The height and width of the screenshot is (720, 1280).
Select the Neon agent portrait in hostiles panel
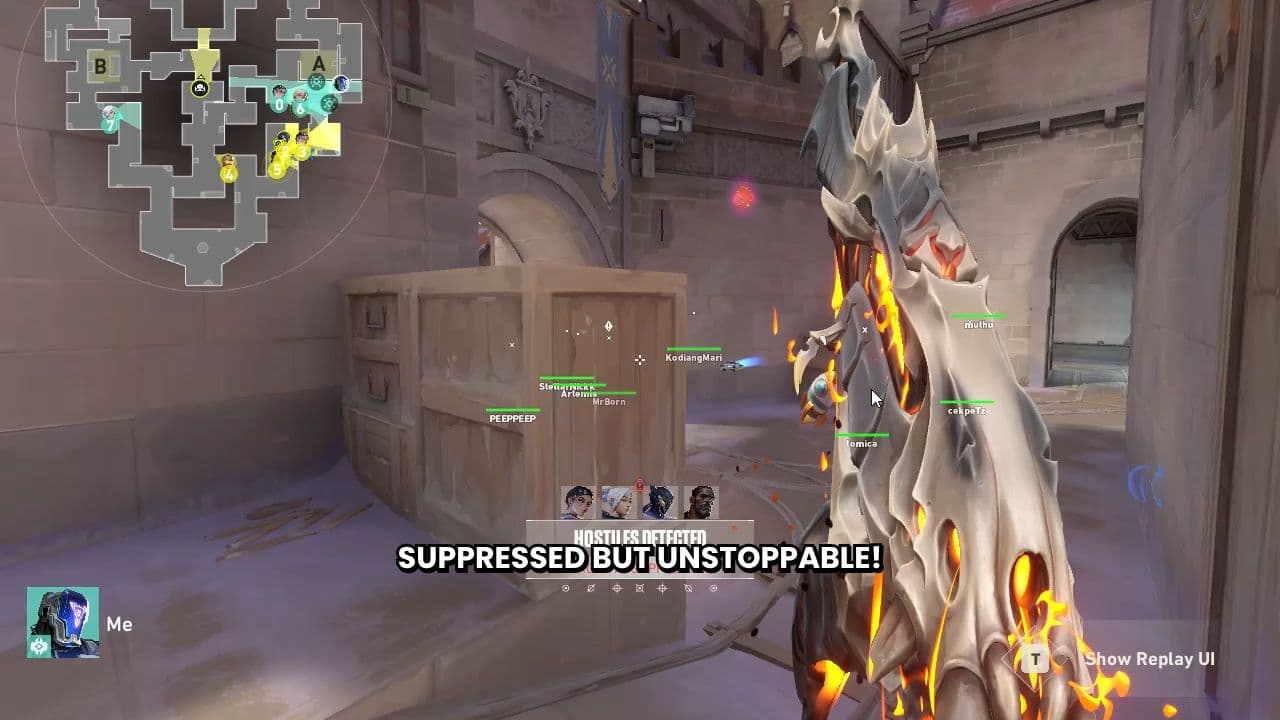coord(579,501)
